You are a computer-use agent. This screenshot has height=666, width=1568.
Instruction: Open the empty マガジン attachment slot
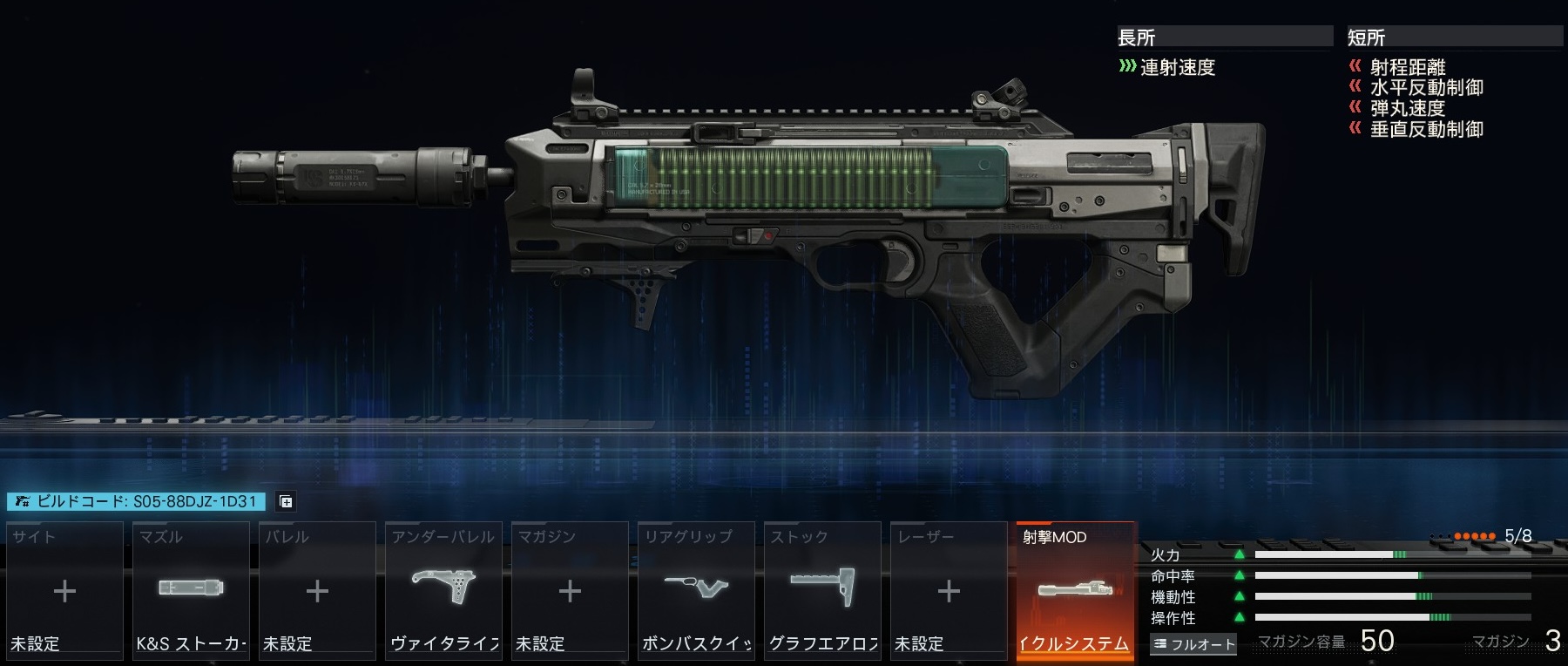click(570, 590)
